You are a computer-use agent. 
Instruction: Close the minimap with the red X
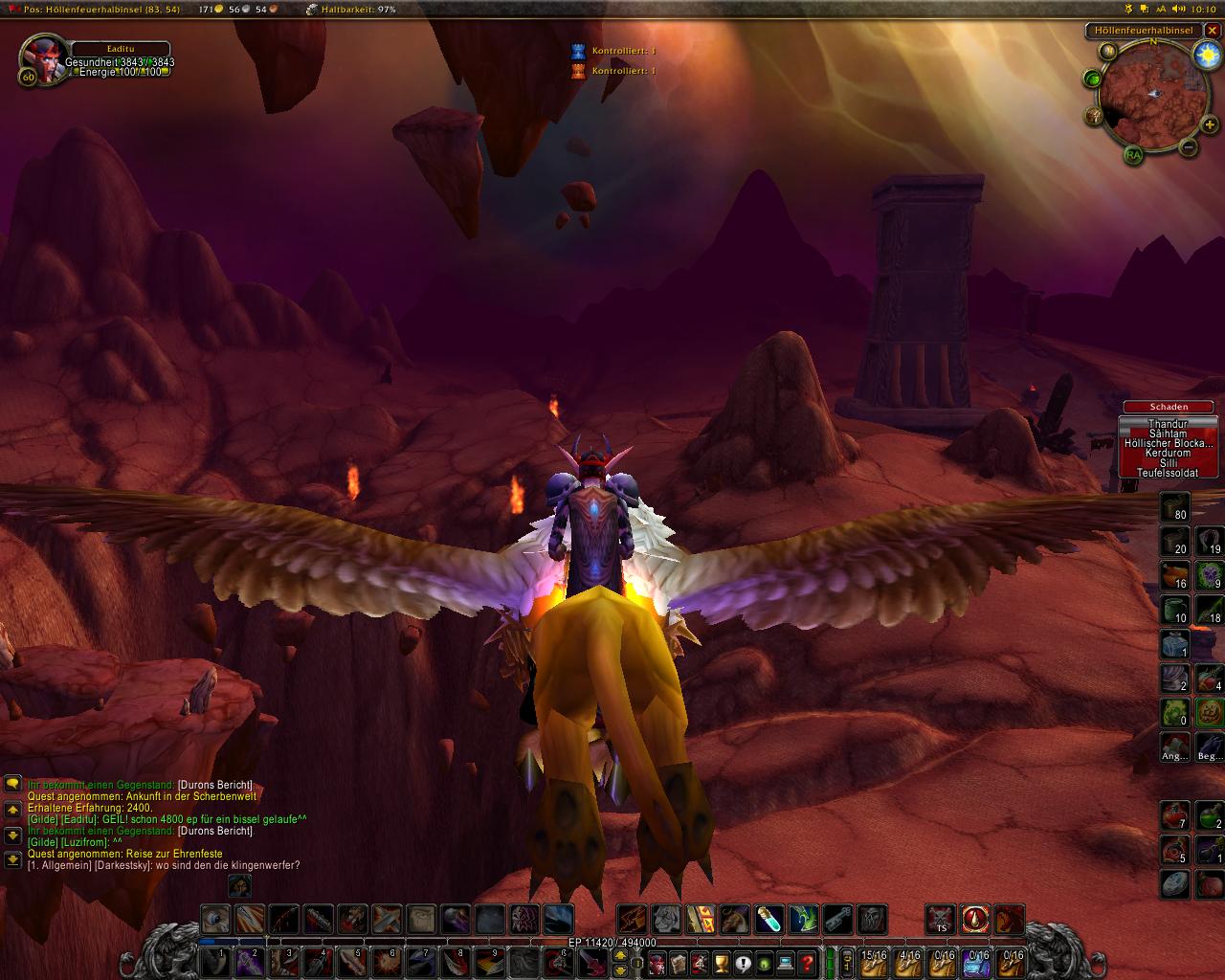(1214, 30)
